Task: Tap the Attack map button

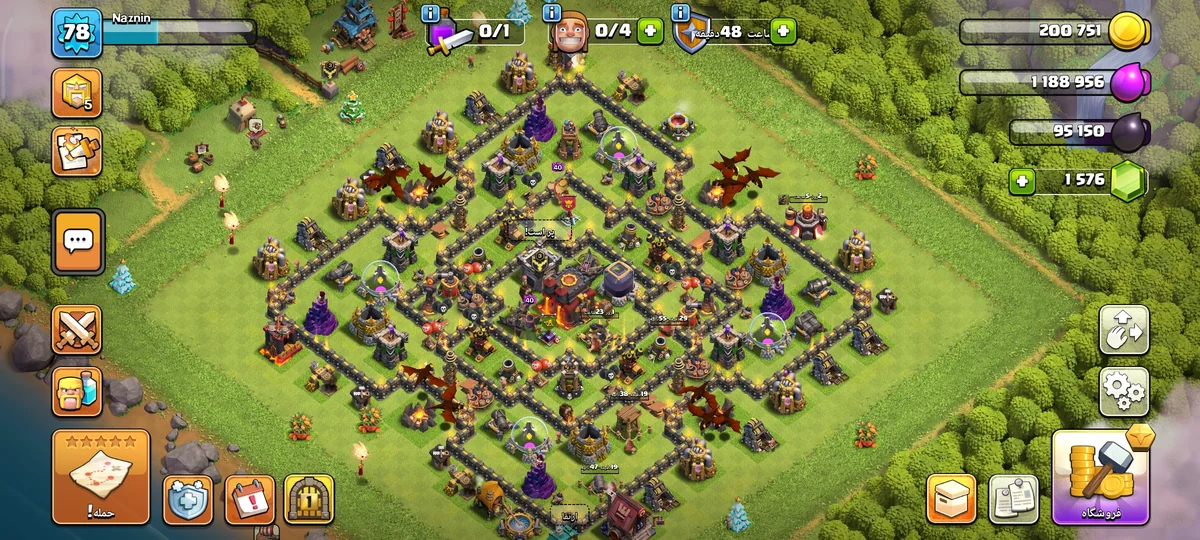Action: [x=100, y=478]
